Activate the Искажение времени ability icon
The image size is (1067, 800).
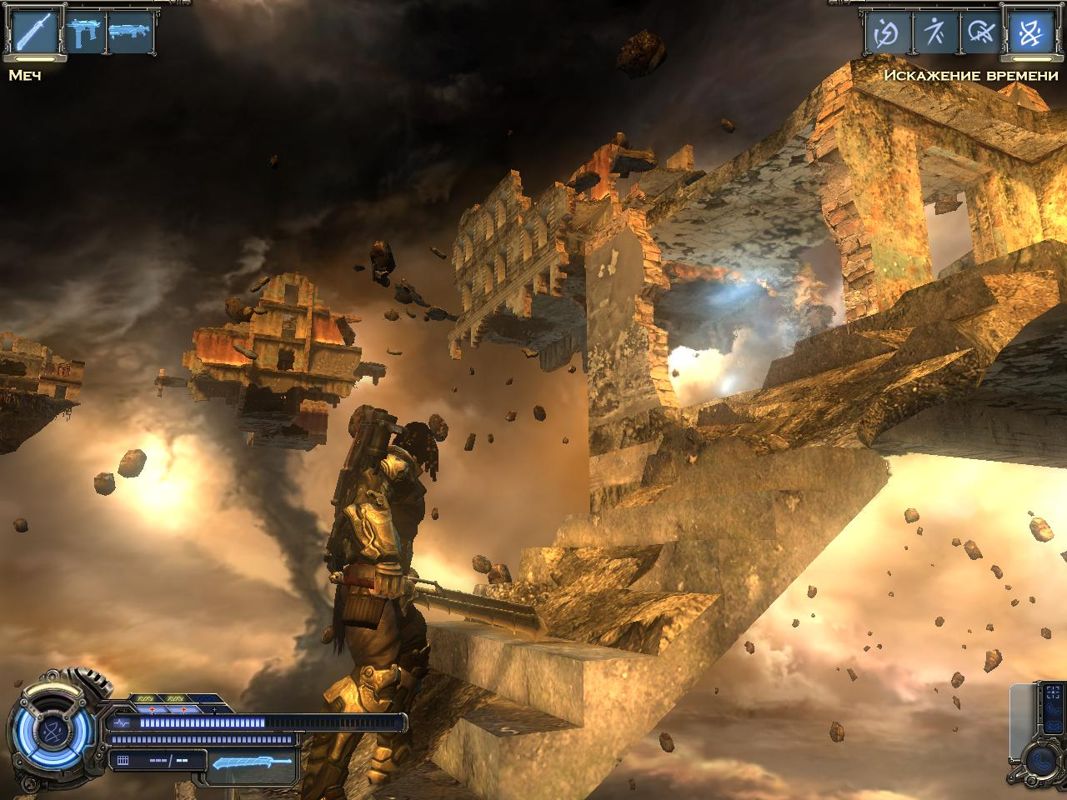[1030, 33]
